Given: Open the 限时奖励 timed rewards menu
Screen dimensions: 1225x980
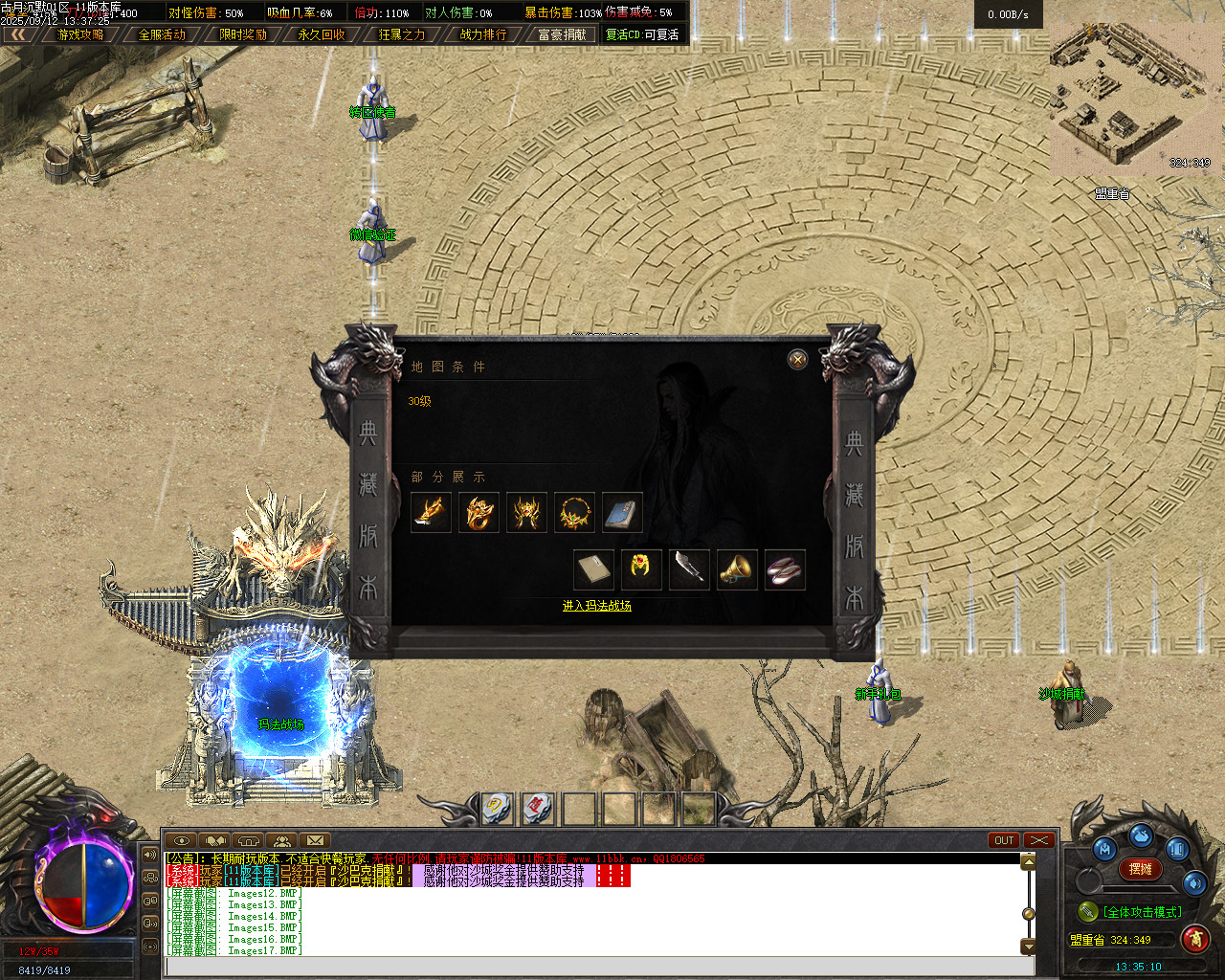Looking at the screenshot, I should pyautogui.click(x=243, y=34).
